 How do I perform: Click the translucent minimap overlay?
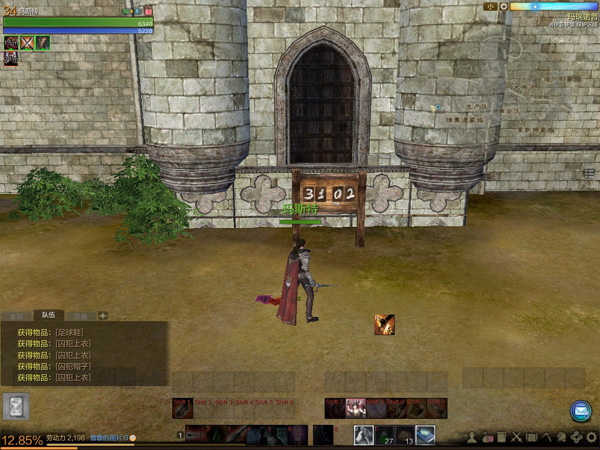click(500, 100)
